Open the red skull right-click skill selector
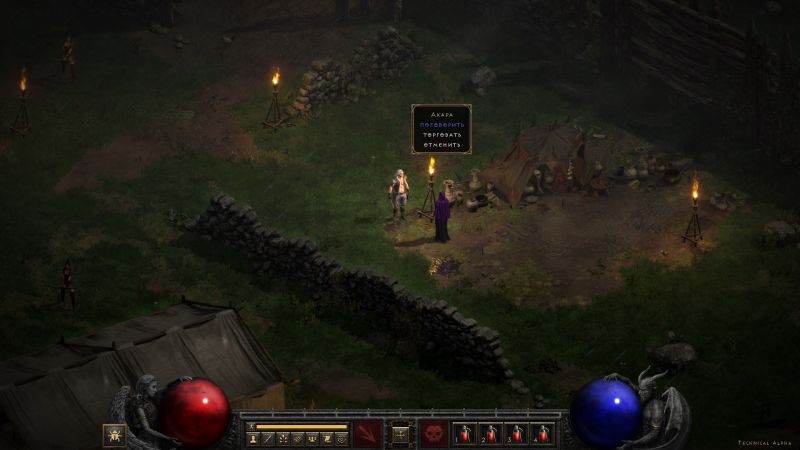Image resolution: width=800 pixels, height=450 pixels. pyautogui.click(x=434, y=434)
